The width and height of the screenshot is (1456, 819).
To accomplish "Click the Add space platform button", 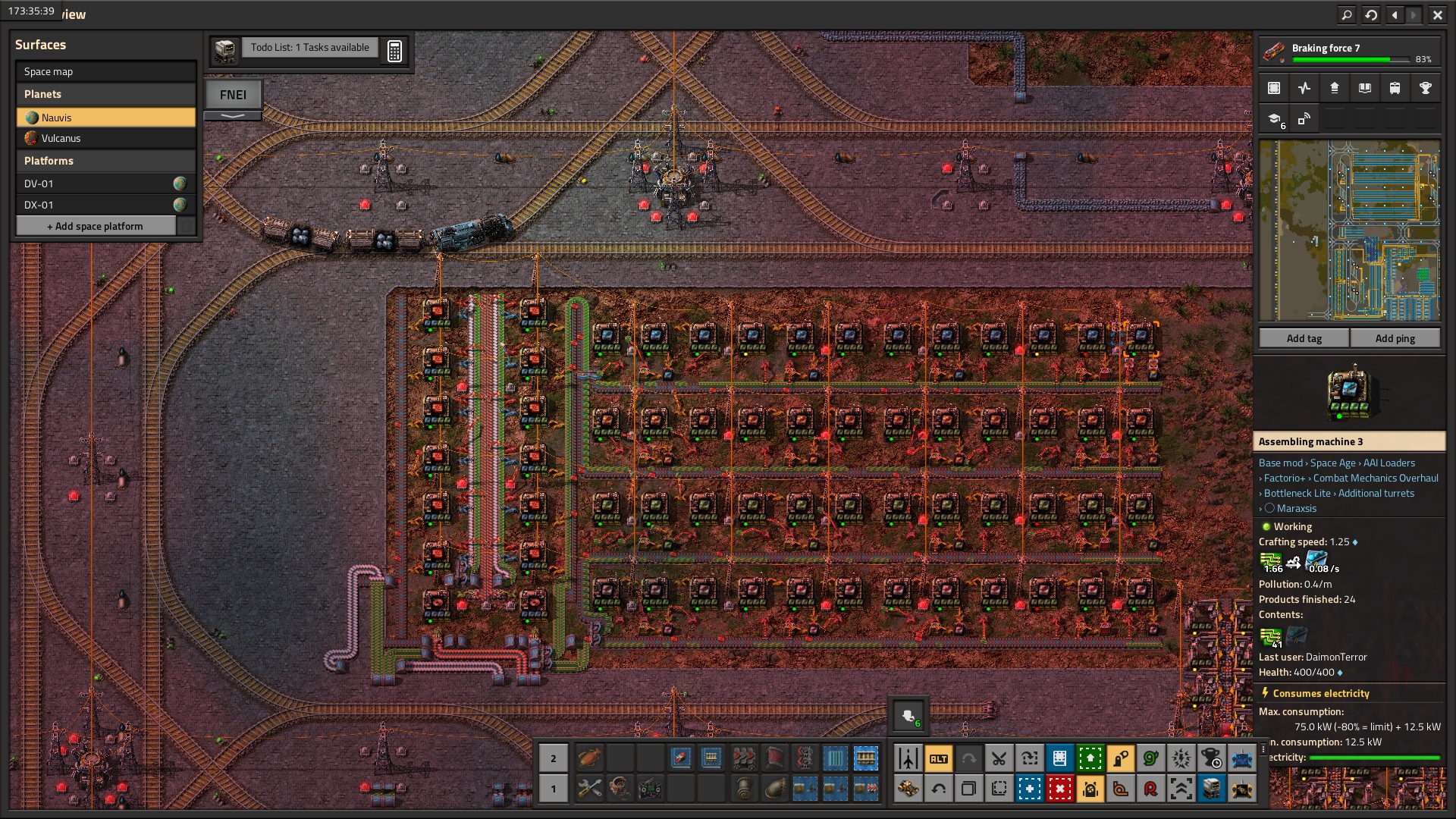I will coord(96,226).
